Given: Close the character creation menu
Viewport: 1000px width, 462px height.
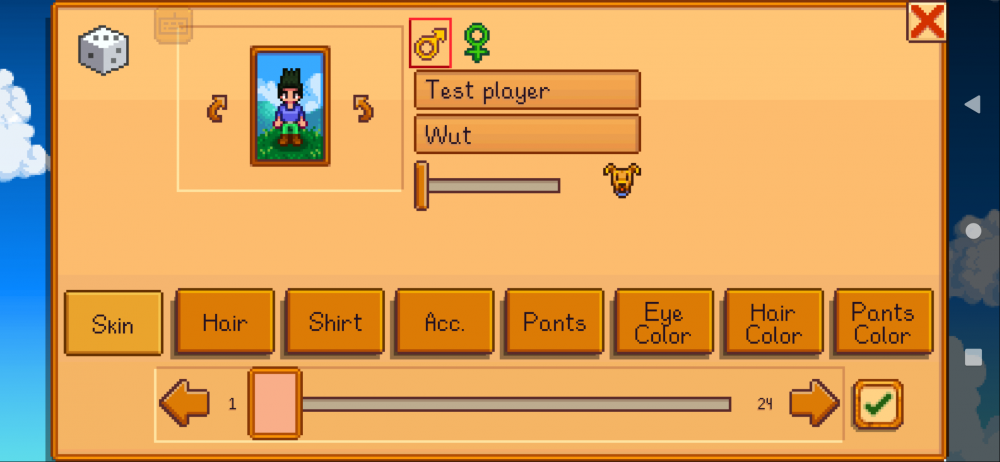Looking at the screenshot, I should 926,22.
